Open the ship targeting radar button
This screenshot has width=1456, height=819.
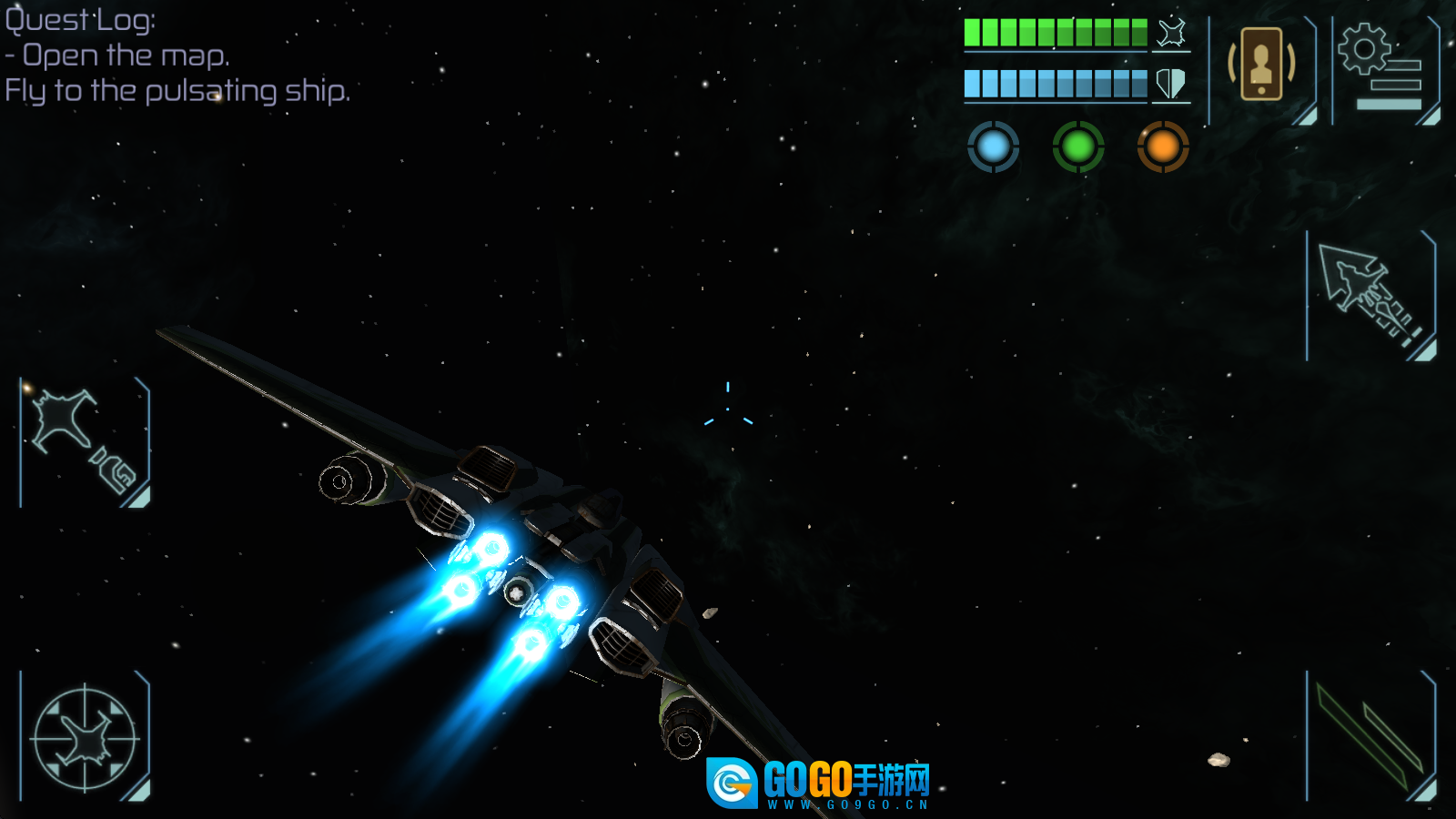[x=85, y=738]
